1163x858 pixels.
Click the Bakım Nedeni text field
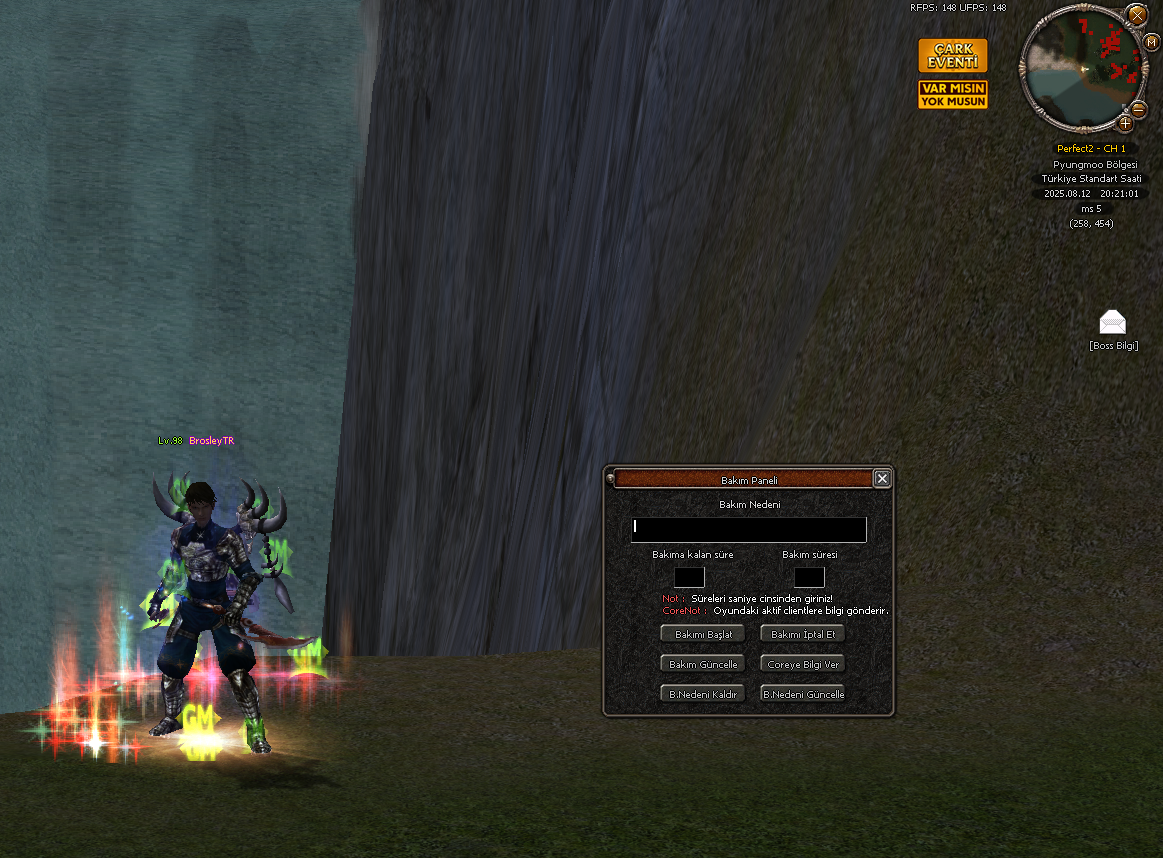[748, 530]
